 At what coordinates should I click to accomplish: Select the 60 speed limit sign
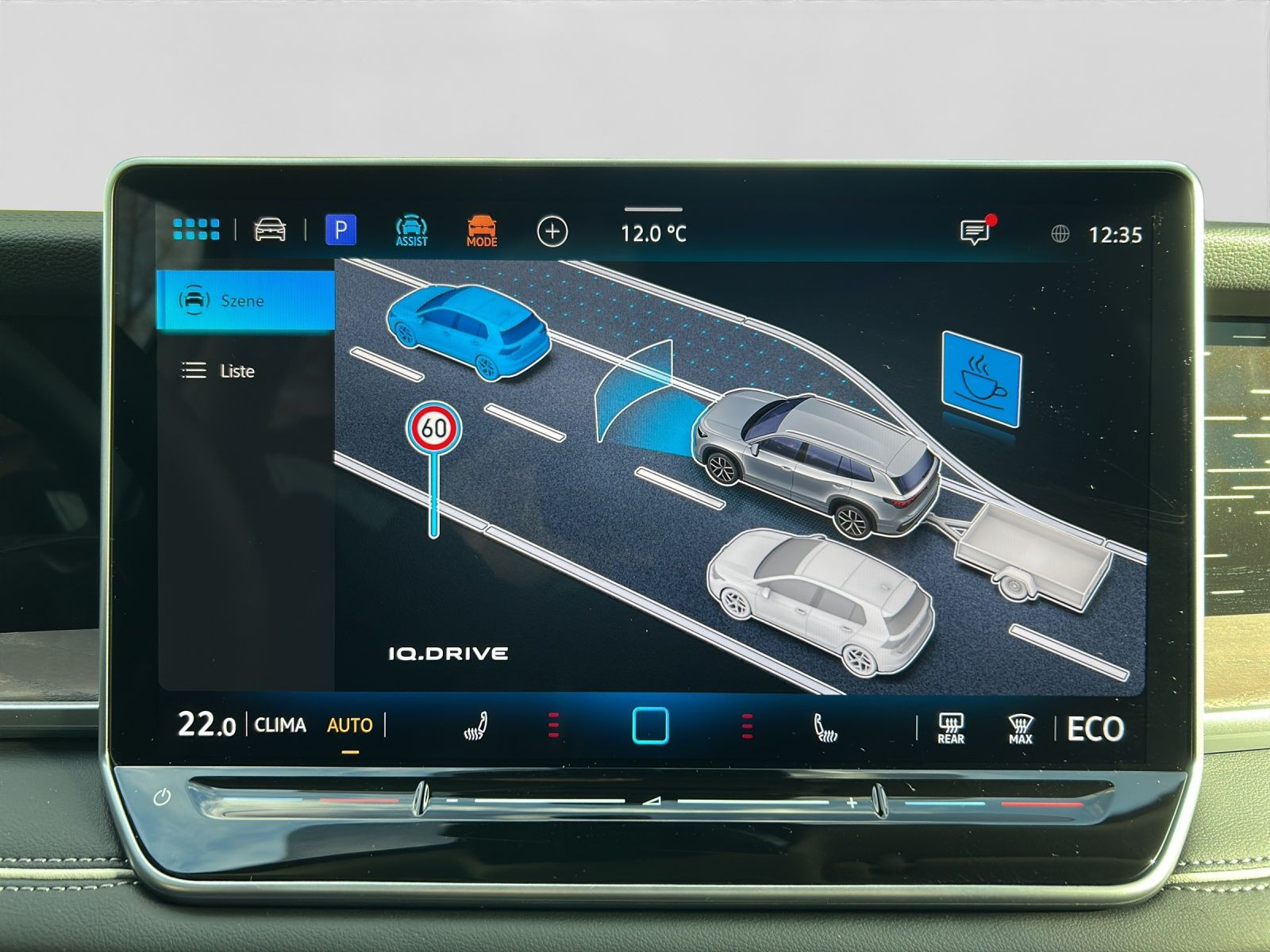434,429
